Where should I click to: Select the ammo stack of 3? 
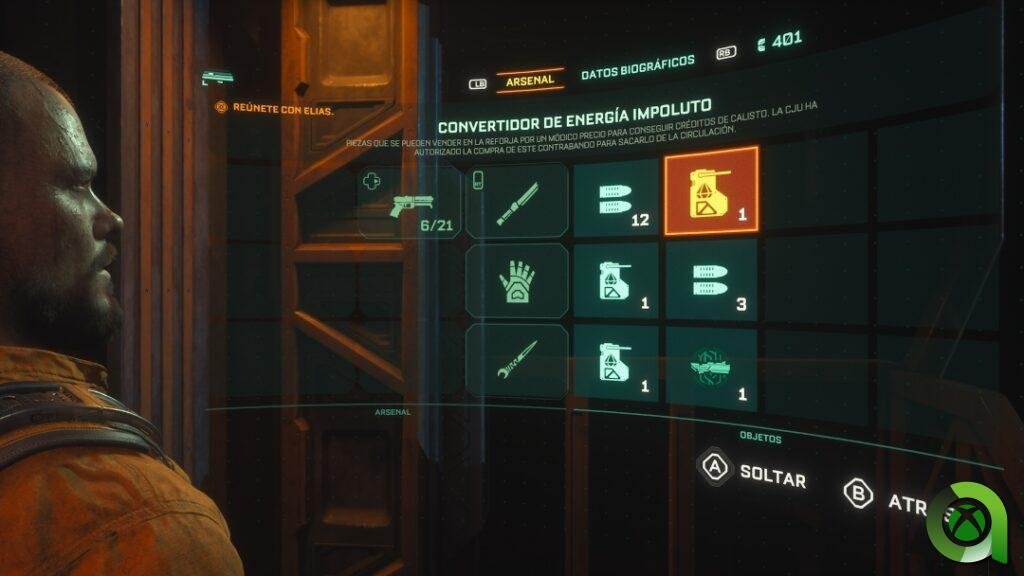(x=711, y=281)
